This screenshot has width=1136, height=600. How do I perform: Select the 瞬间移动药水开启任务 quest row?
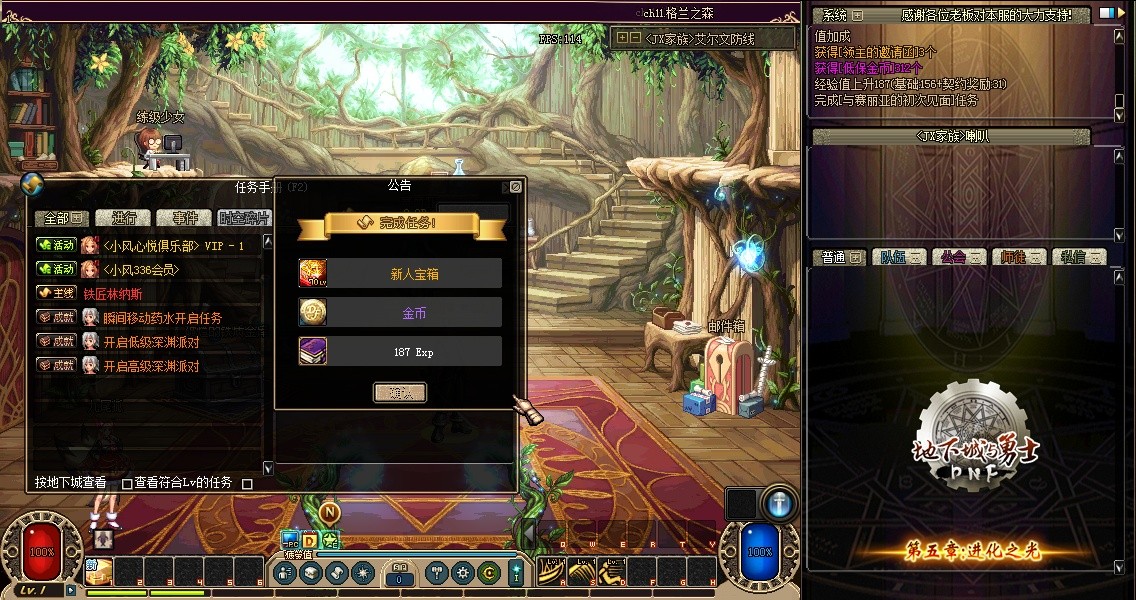(162, 318)
